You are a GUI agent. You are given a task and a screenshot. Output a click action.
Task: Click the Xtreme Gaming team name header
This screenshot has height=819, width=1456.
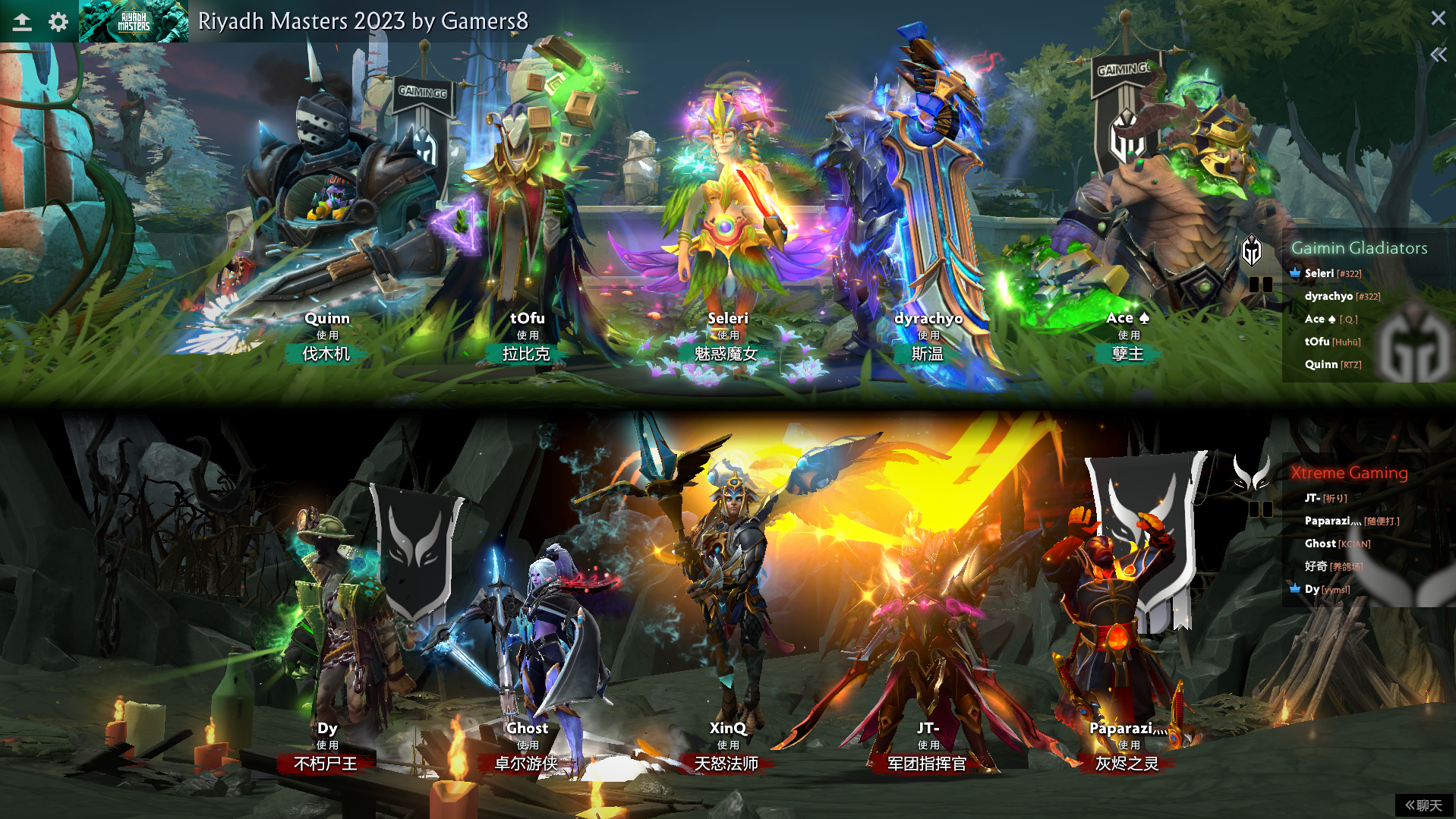coord(1349,473)
